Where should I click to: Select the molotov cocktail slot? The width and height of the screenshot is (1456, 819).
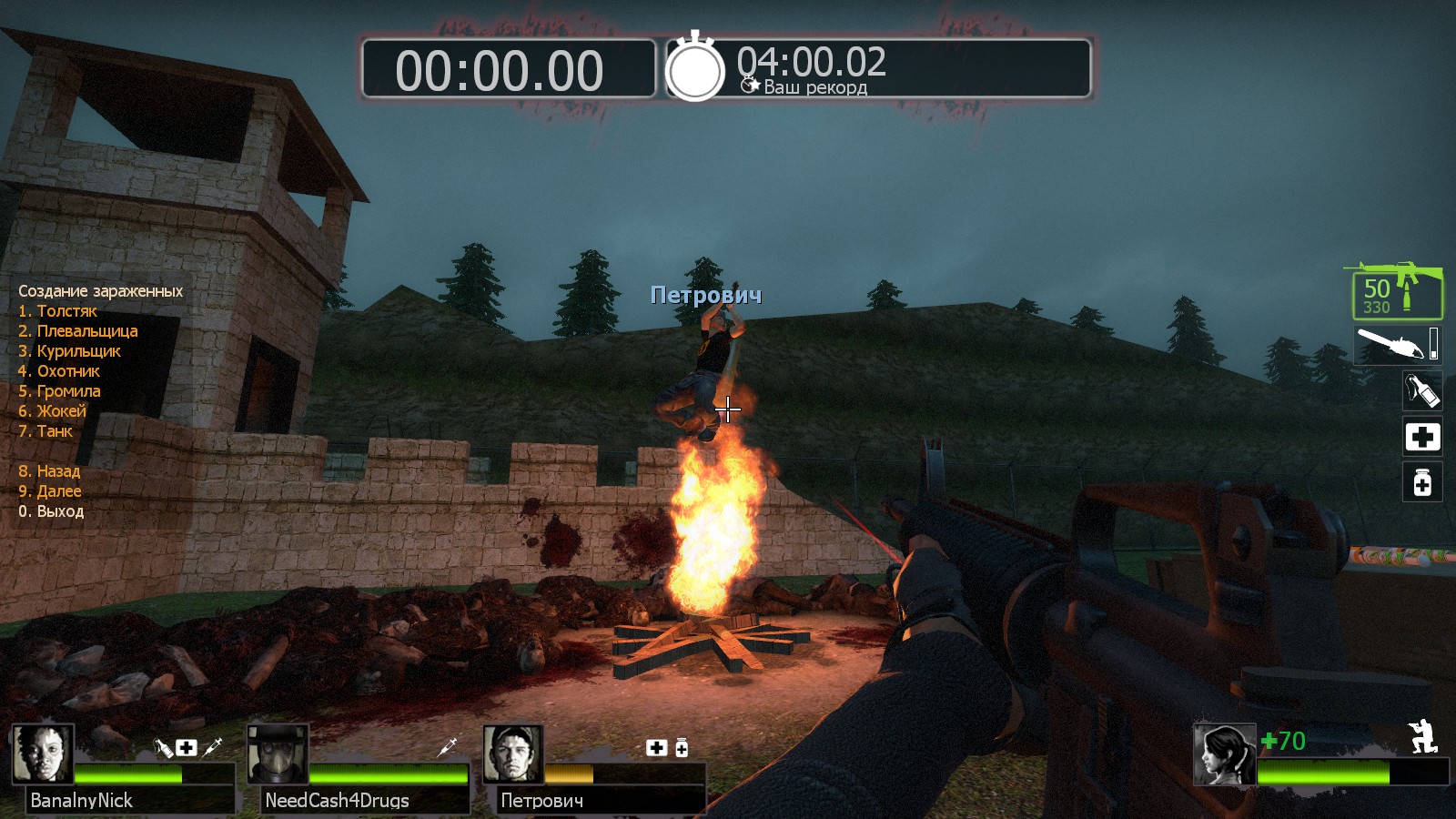point(1422,390)
